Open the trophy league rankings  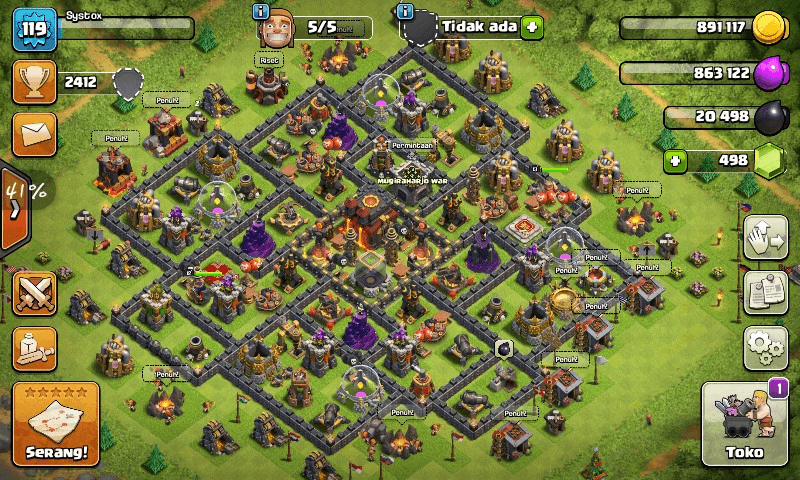coord(33,82)
